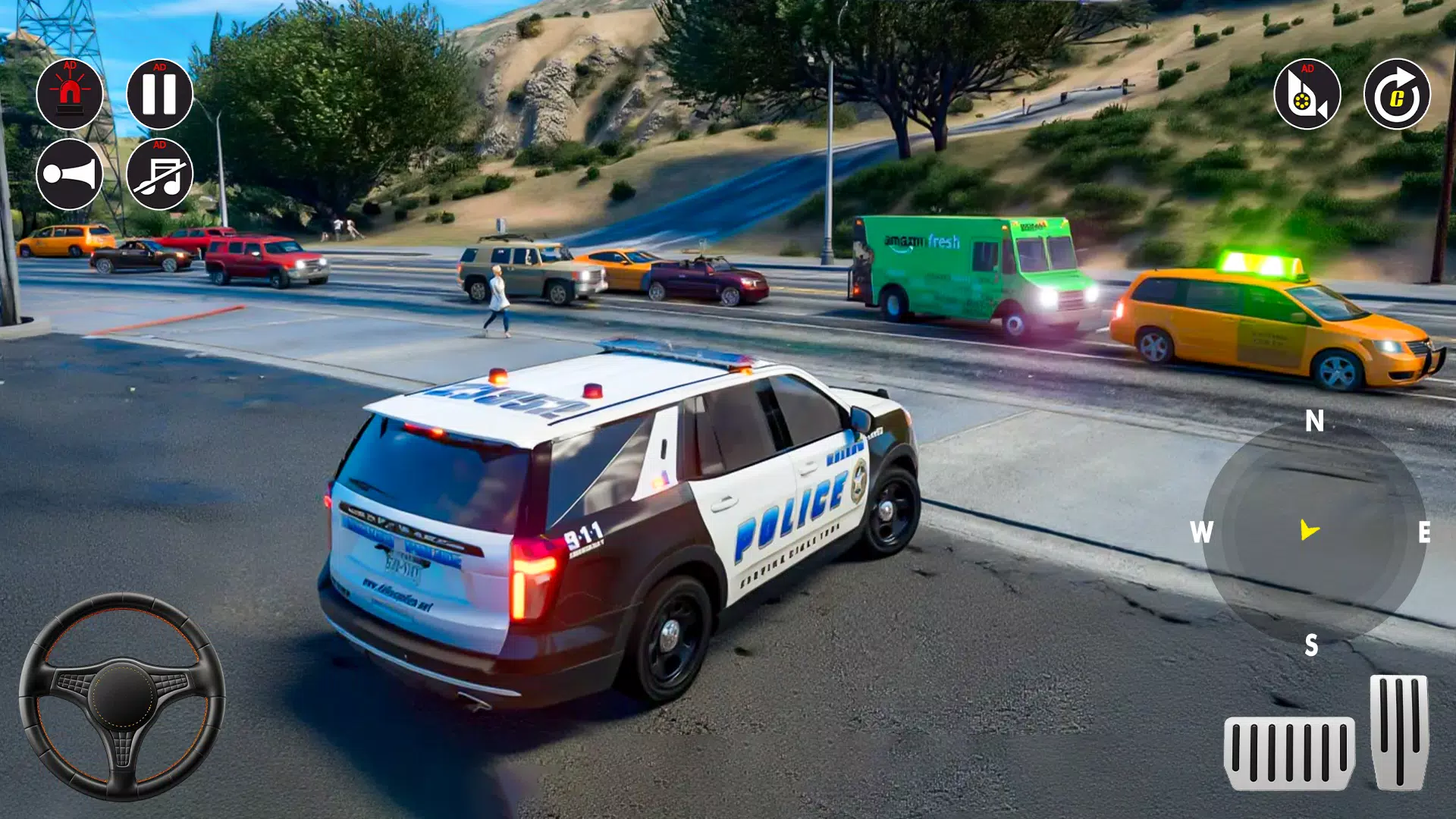Viewport: 1456px width, 819px height.
Task: Pause the game
Action: (160, 95)
